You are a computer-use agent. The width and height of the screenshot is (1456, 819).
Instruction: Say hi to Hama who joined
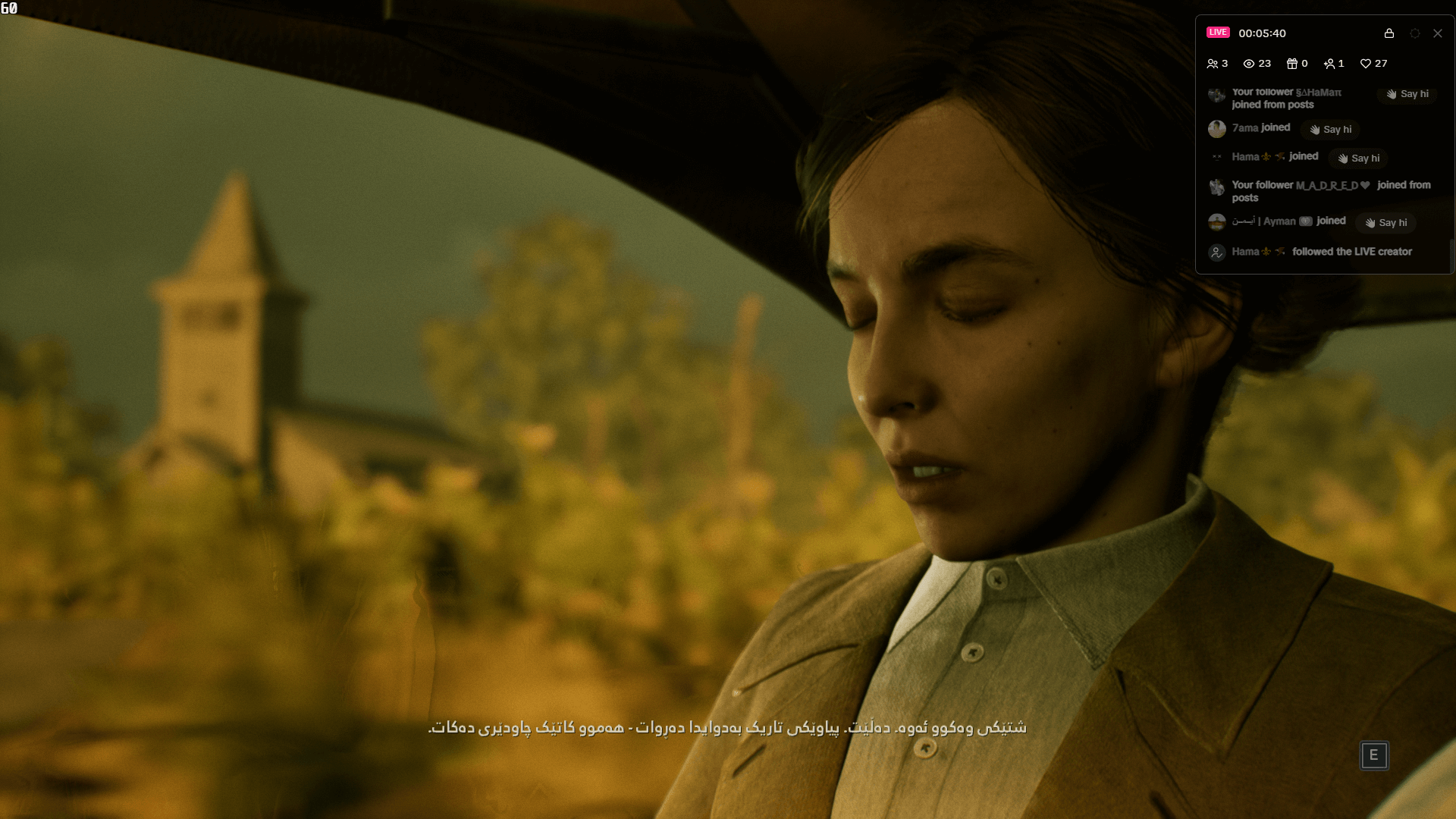1358,158
